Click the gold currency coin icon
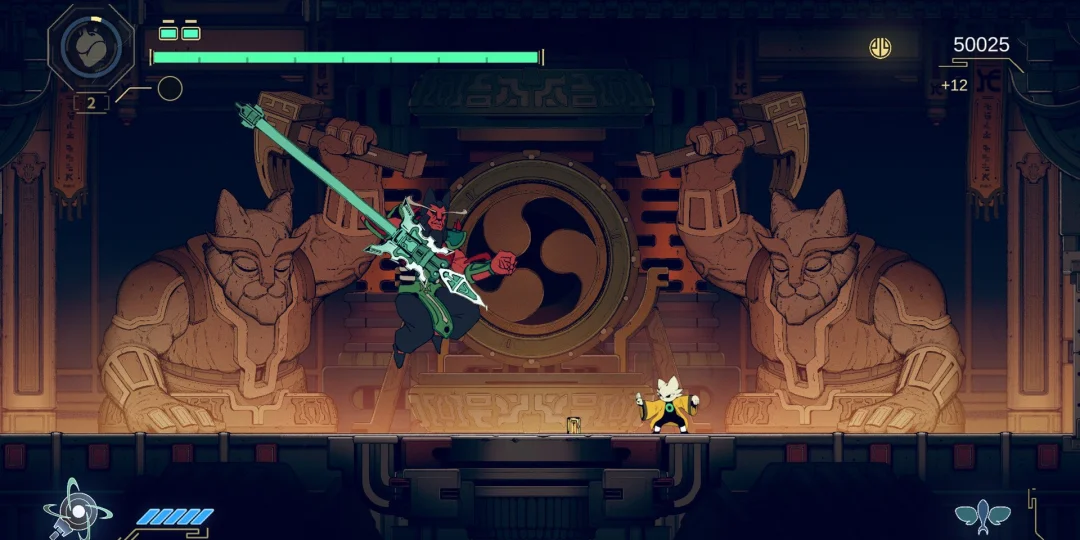This screenshot has width=1080, height=540. click(x=880, y=47)
